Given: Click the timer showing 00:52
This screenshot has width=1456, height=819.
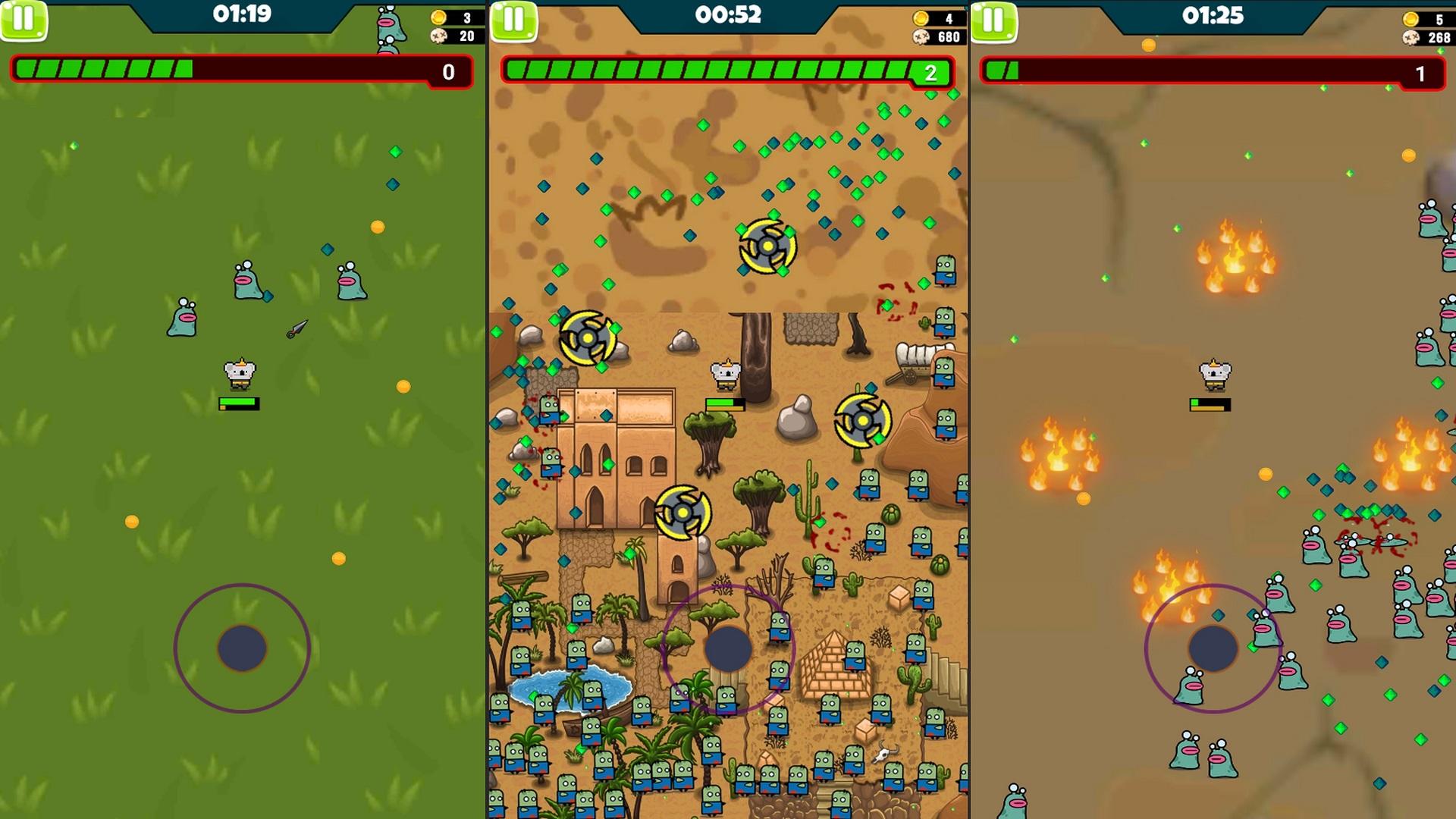Looking at the screenshot, I should pos(728,15).
